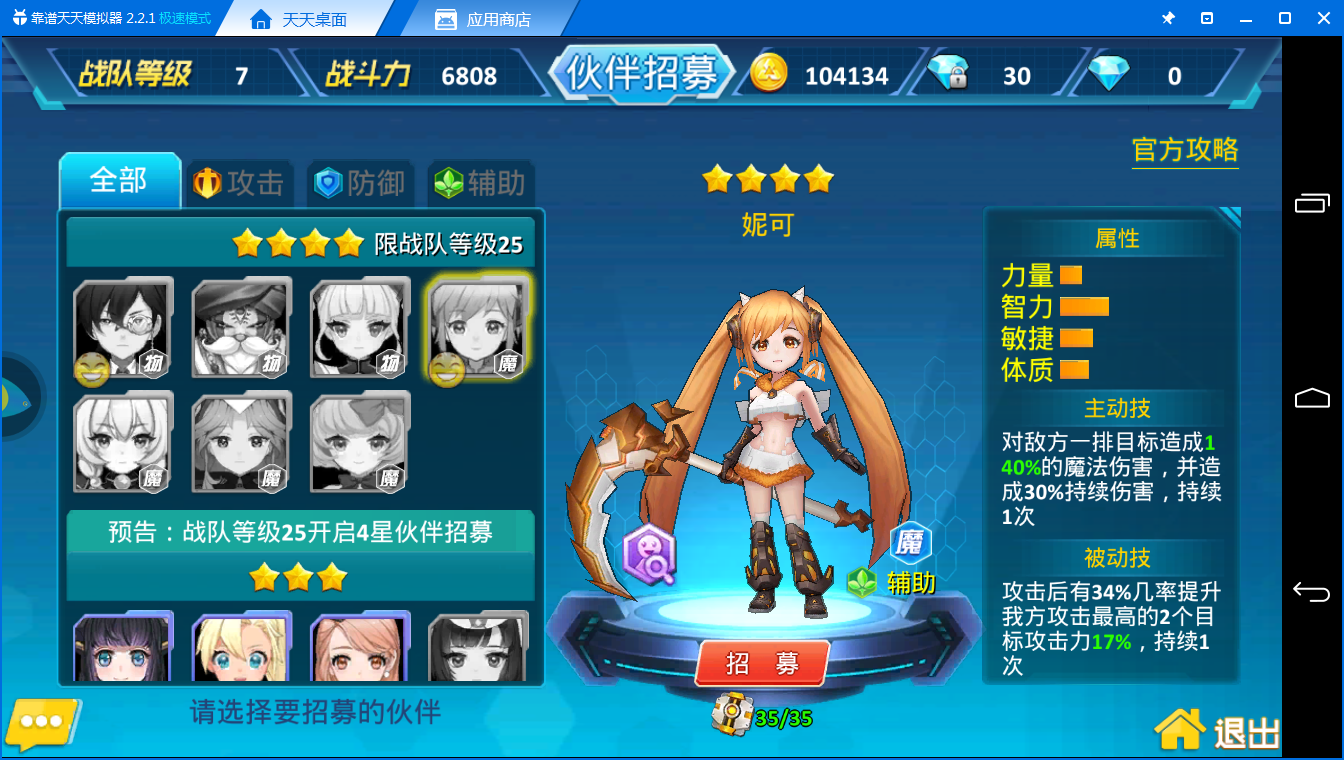This screenshot has height=760, width=1344.
Task: Open the 官方攻略 official guide link
Action: click(x=1185, y=151)
